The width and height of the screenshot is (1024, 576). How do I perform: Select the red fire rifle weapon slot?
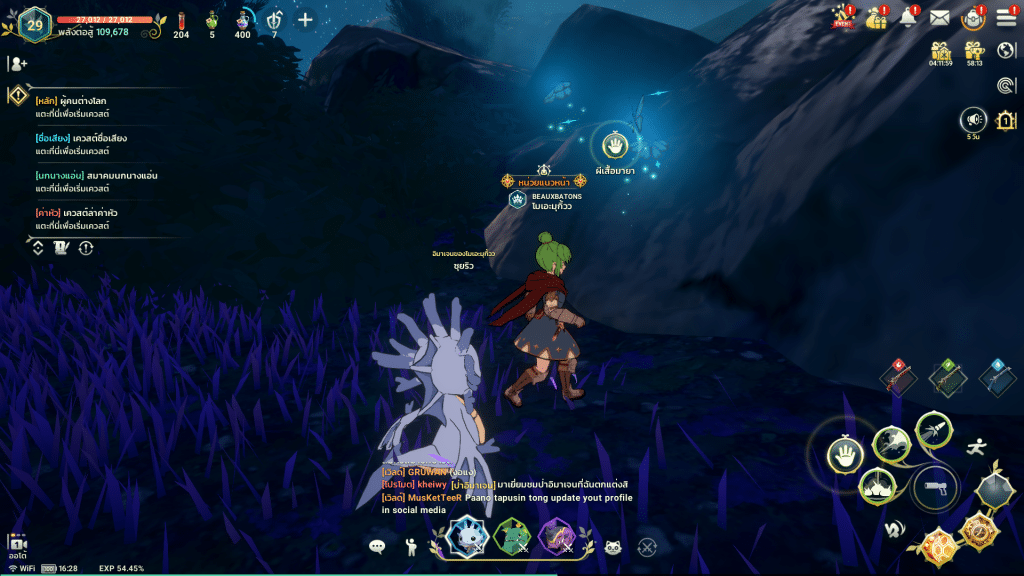(897, 376)
